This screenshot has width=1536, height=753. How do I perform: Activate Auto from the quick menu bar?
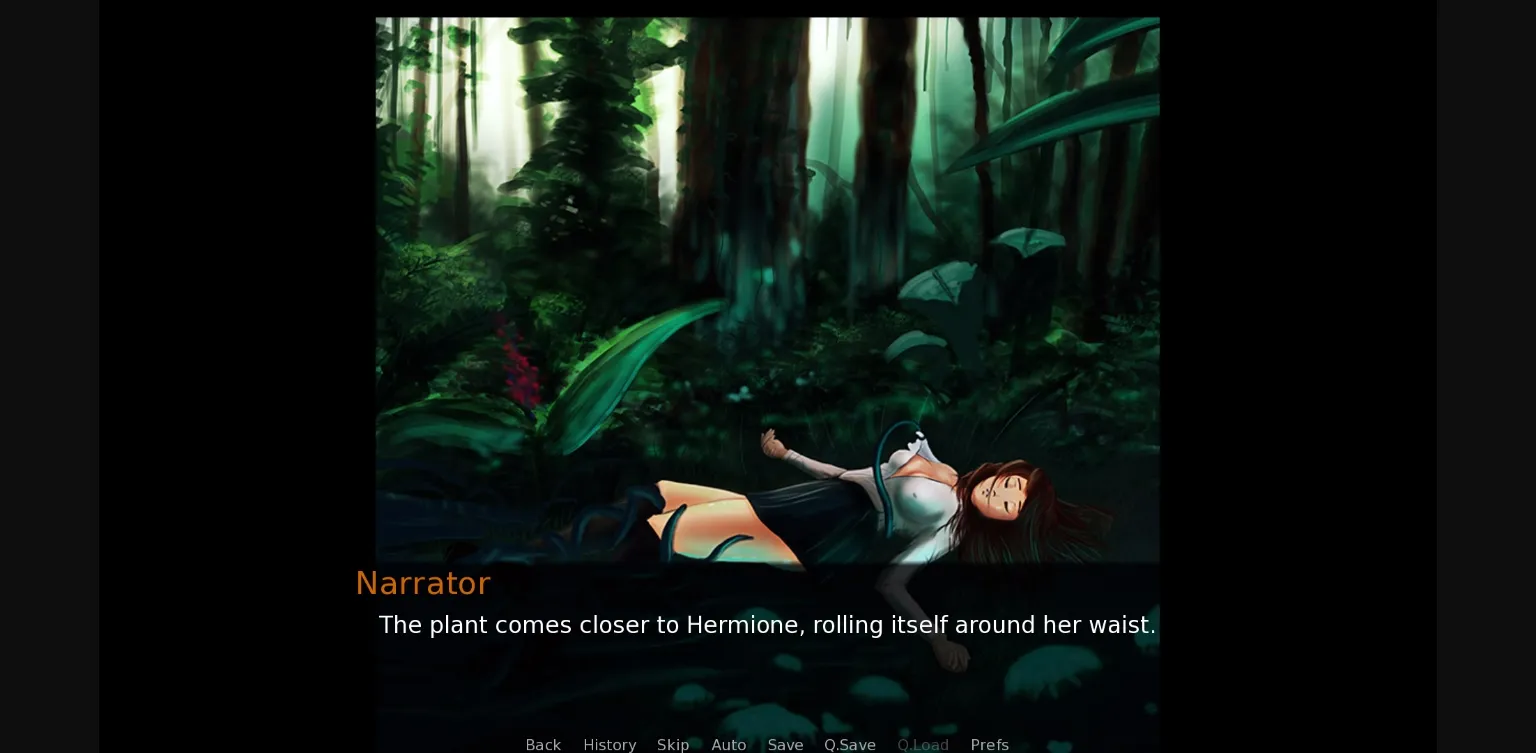click(x=729, y=745)
